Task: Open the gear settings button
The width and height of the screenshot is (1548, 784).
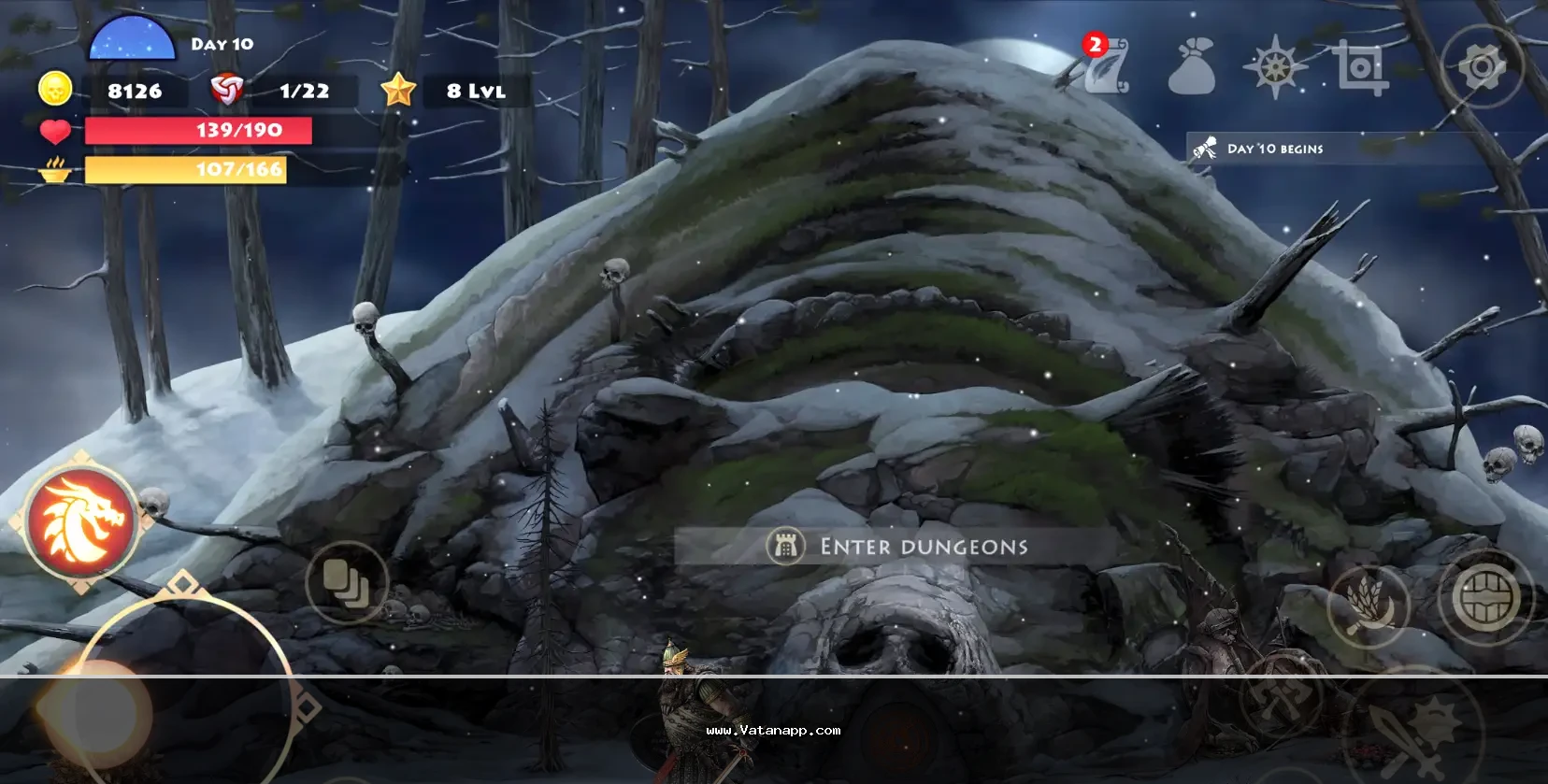Action: (1482, 67)
